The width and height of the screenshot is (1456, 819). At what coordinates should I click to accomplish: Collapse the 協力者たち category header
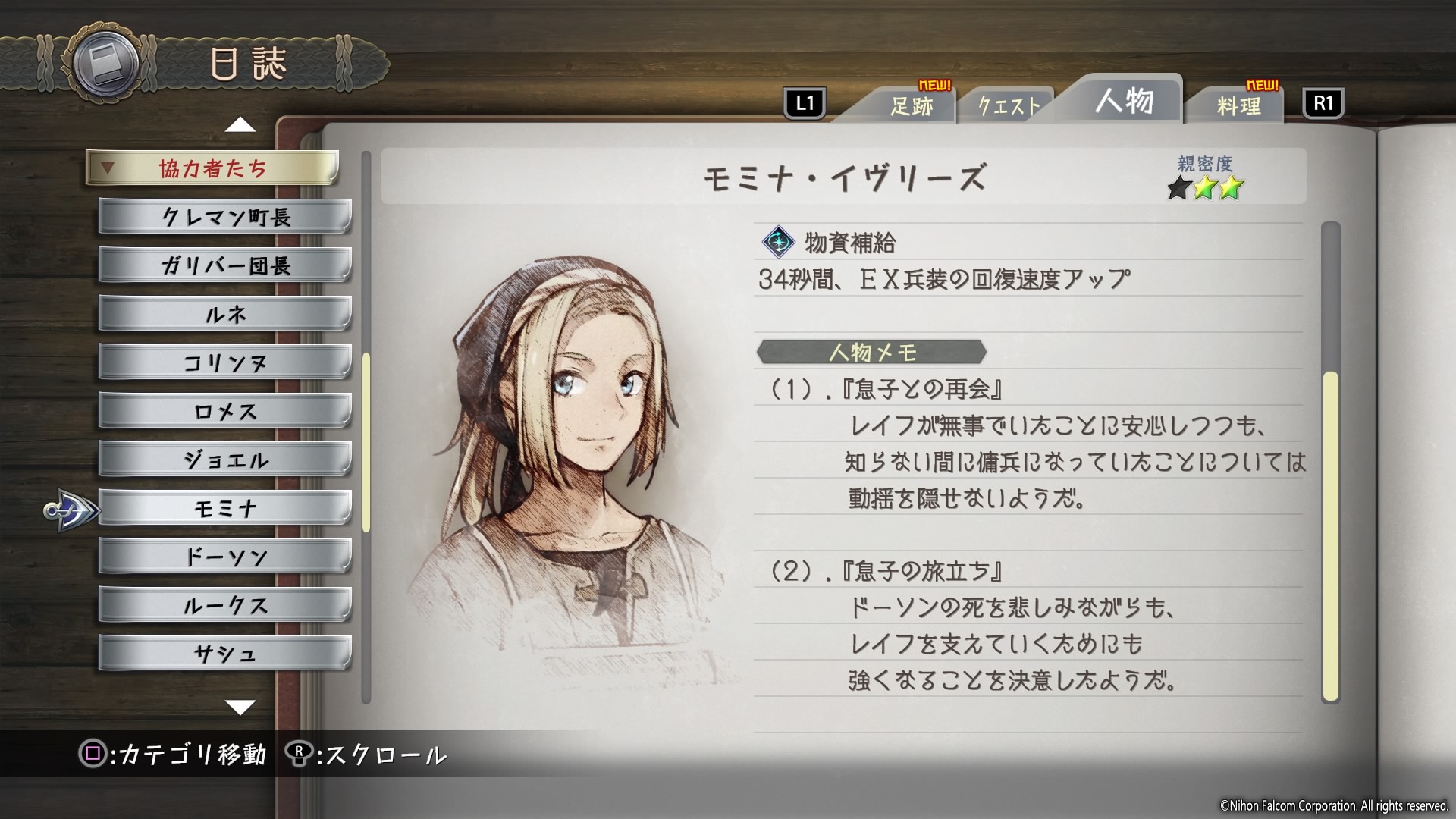(x=212, y=168)
